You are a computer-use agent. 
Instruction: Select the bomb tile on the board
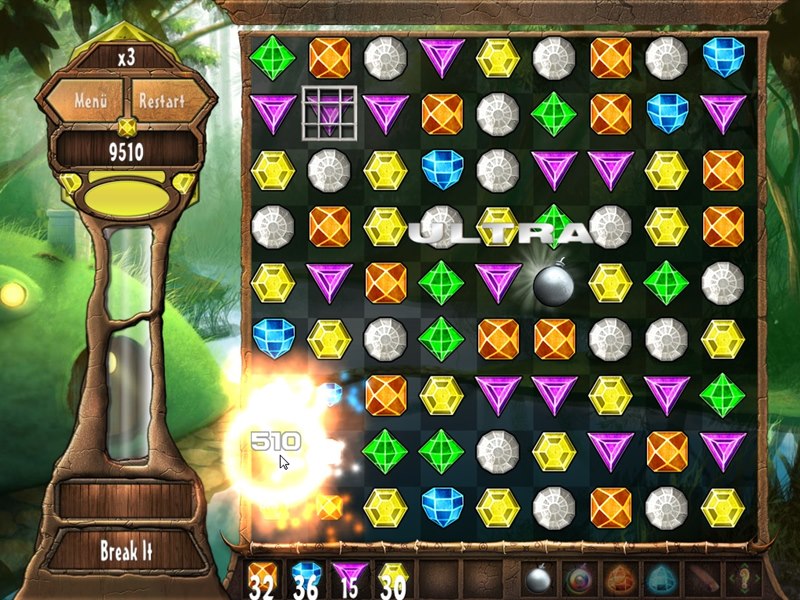point(553,283)
